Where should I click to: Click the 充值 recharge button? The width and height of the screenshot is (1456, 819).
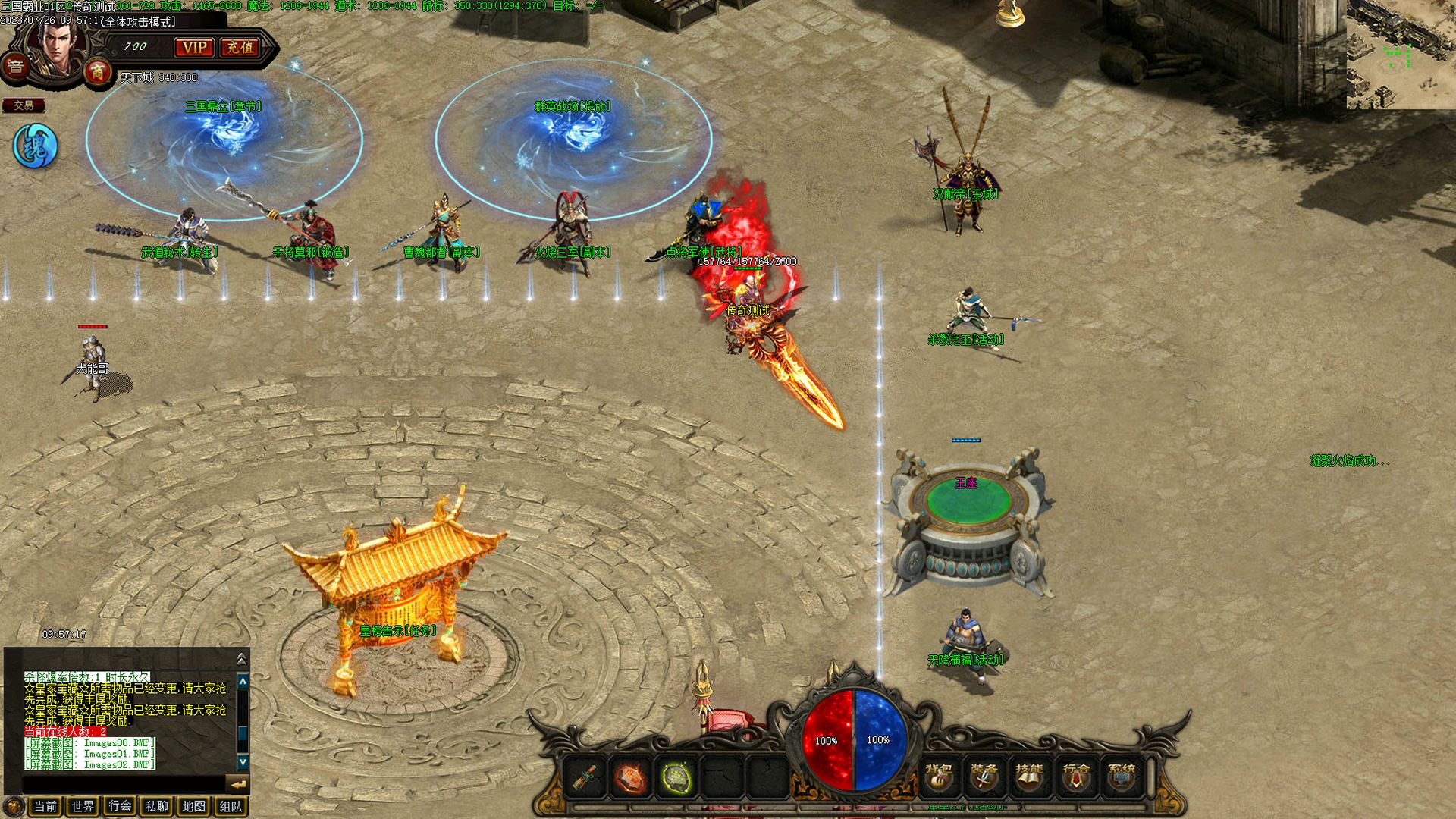pos(240,47)
